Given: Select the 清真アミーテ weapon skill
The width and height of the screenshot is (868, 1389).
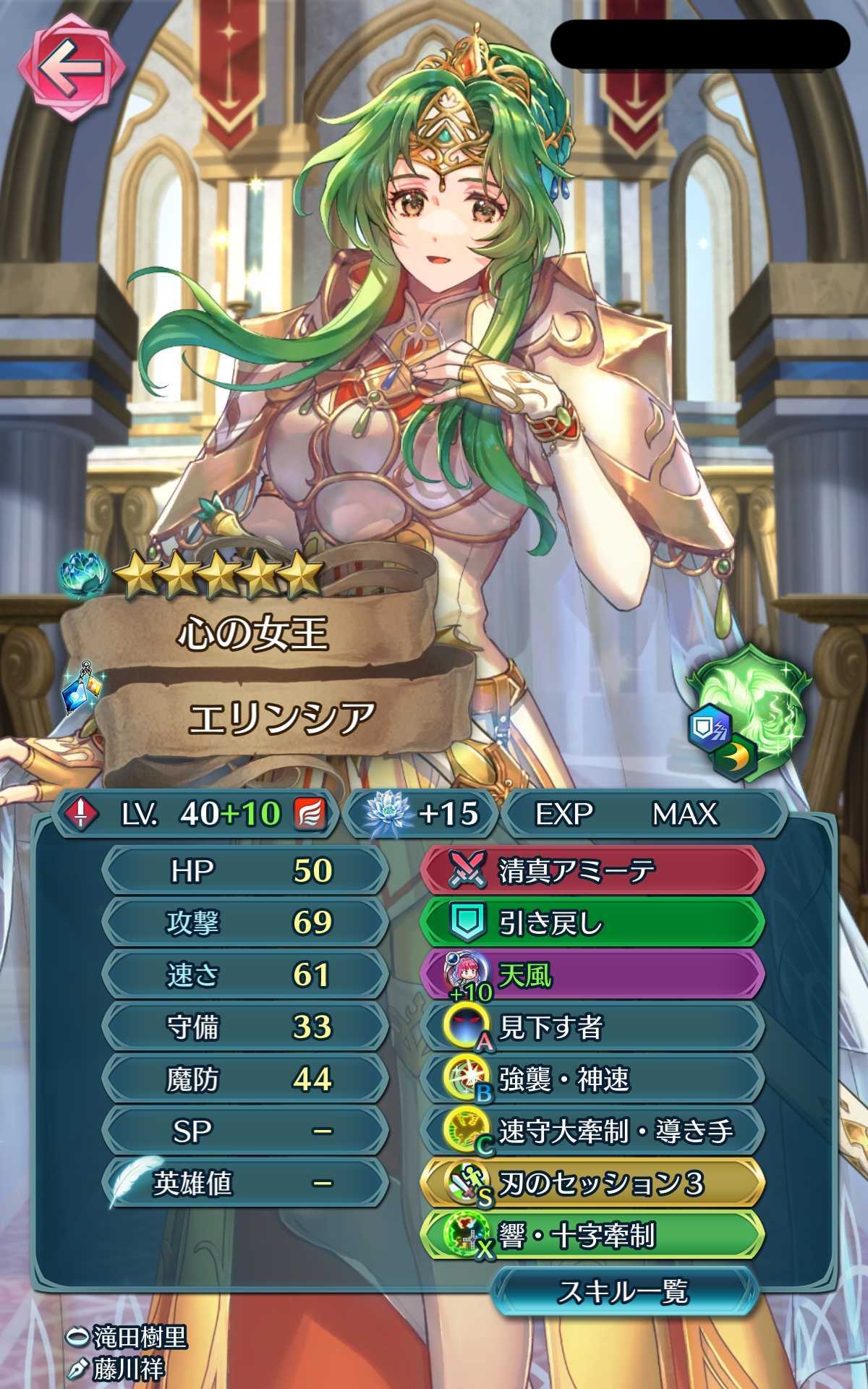Looking at the screenshot, I should 592,871.
